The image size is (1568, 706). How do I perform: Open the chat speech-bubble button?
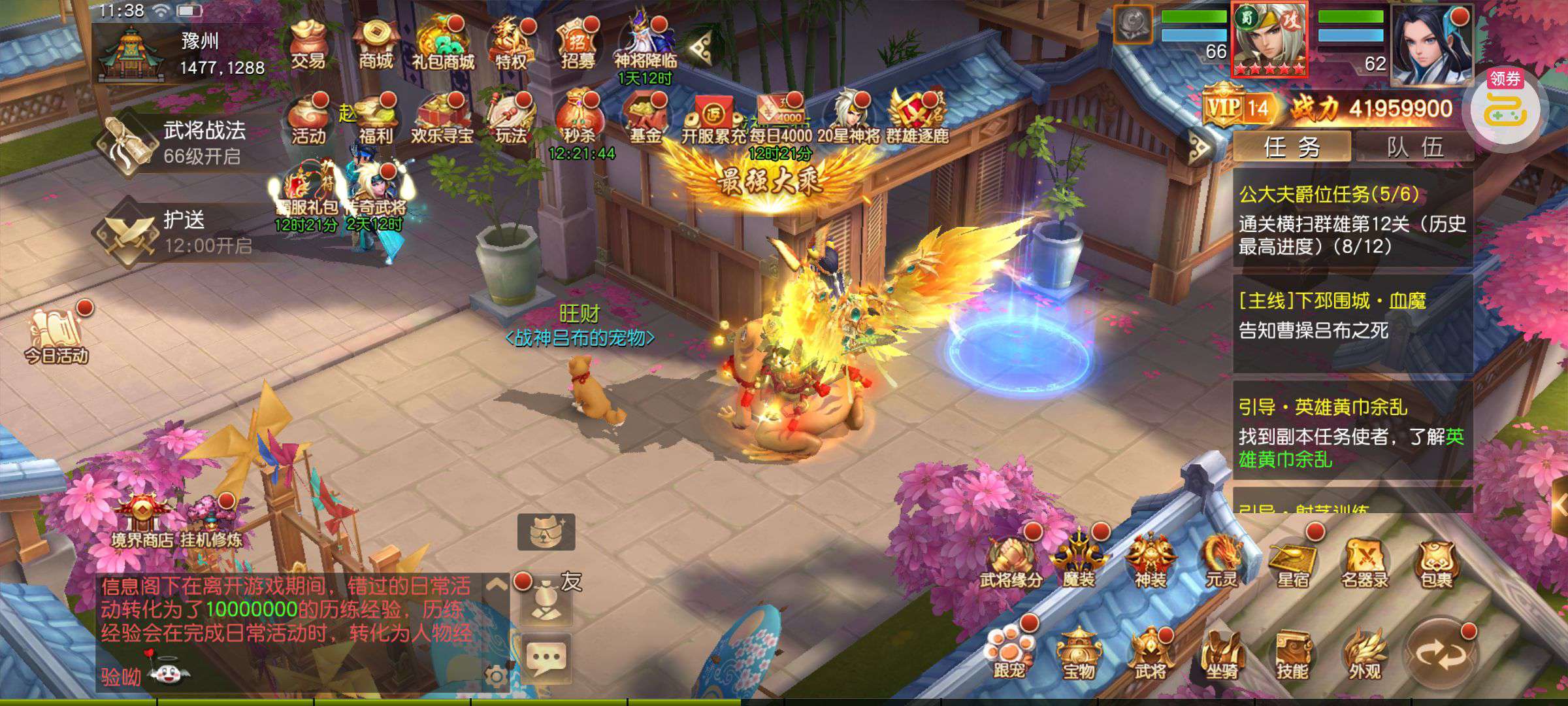(546, 658)
